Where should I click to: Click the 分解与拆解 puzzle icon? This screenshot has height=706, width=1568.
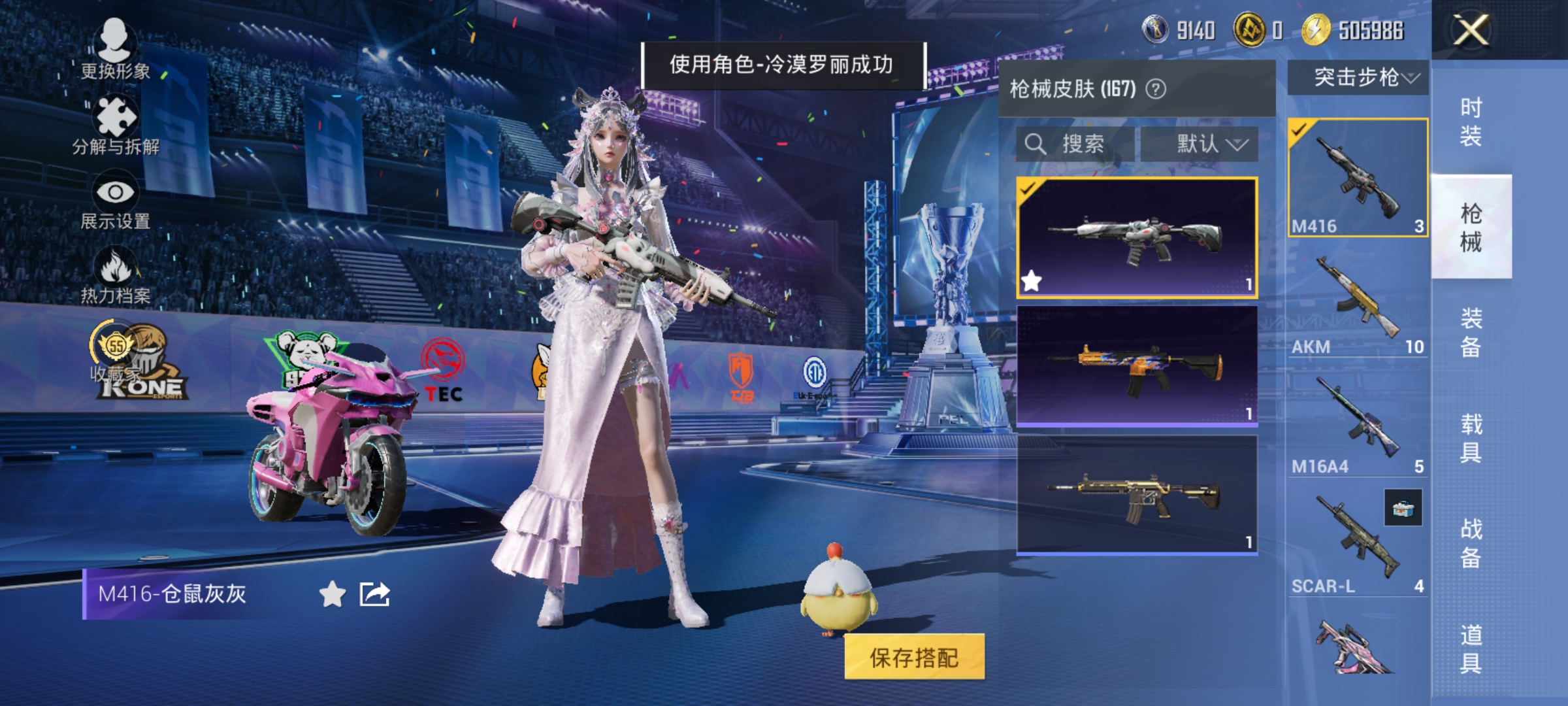pyautogui.click(x=114, y=114)
